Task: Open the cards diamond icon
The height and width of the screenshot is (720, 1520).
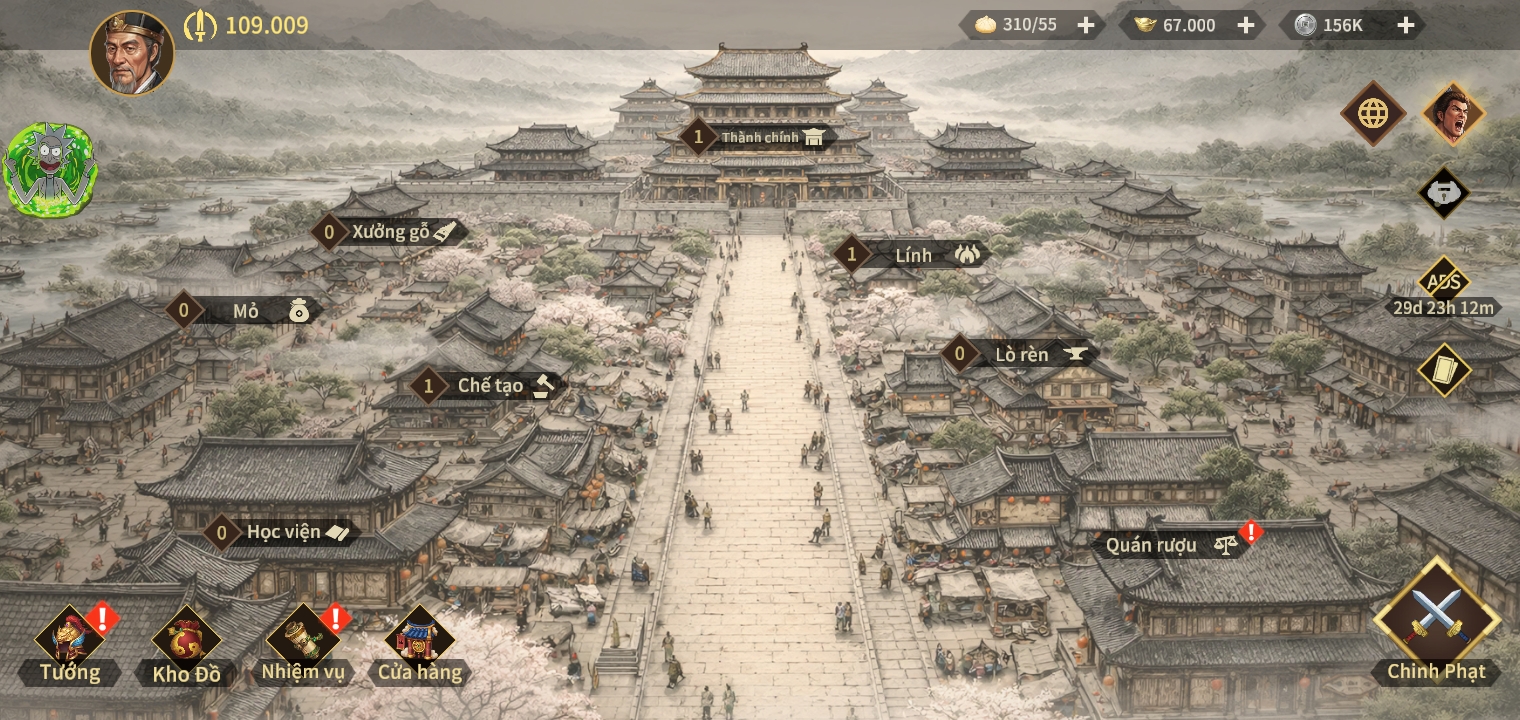Action: tap(1443, 369)
